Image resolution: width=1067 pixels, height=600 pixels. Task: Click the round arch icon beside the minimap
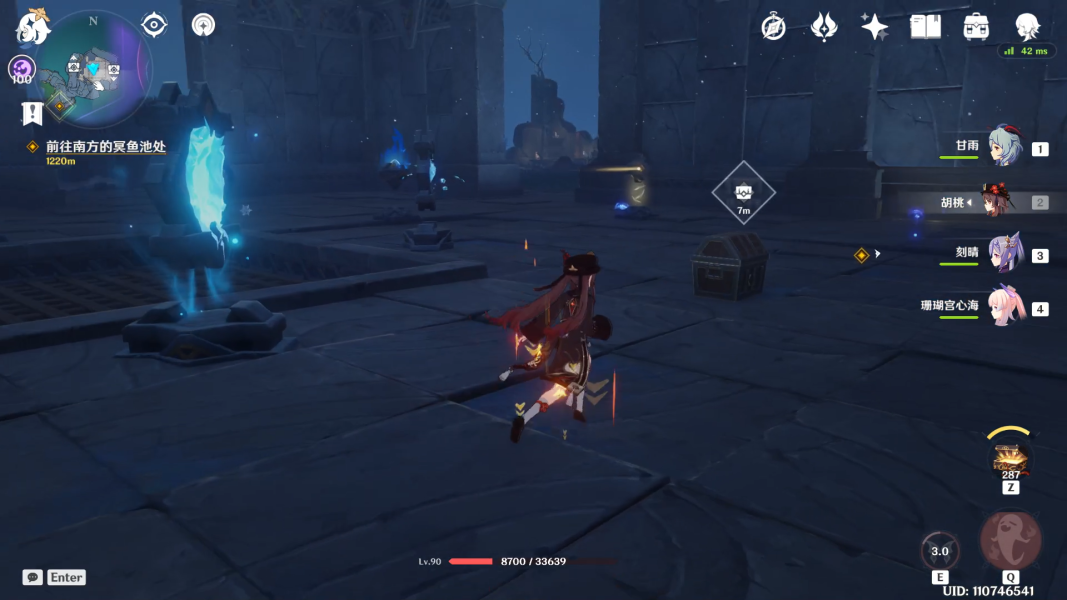point(204,25)
